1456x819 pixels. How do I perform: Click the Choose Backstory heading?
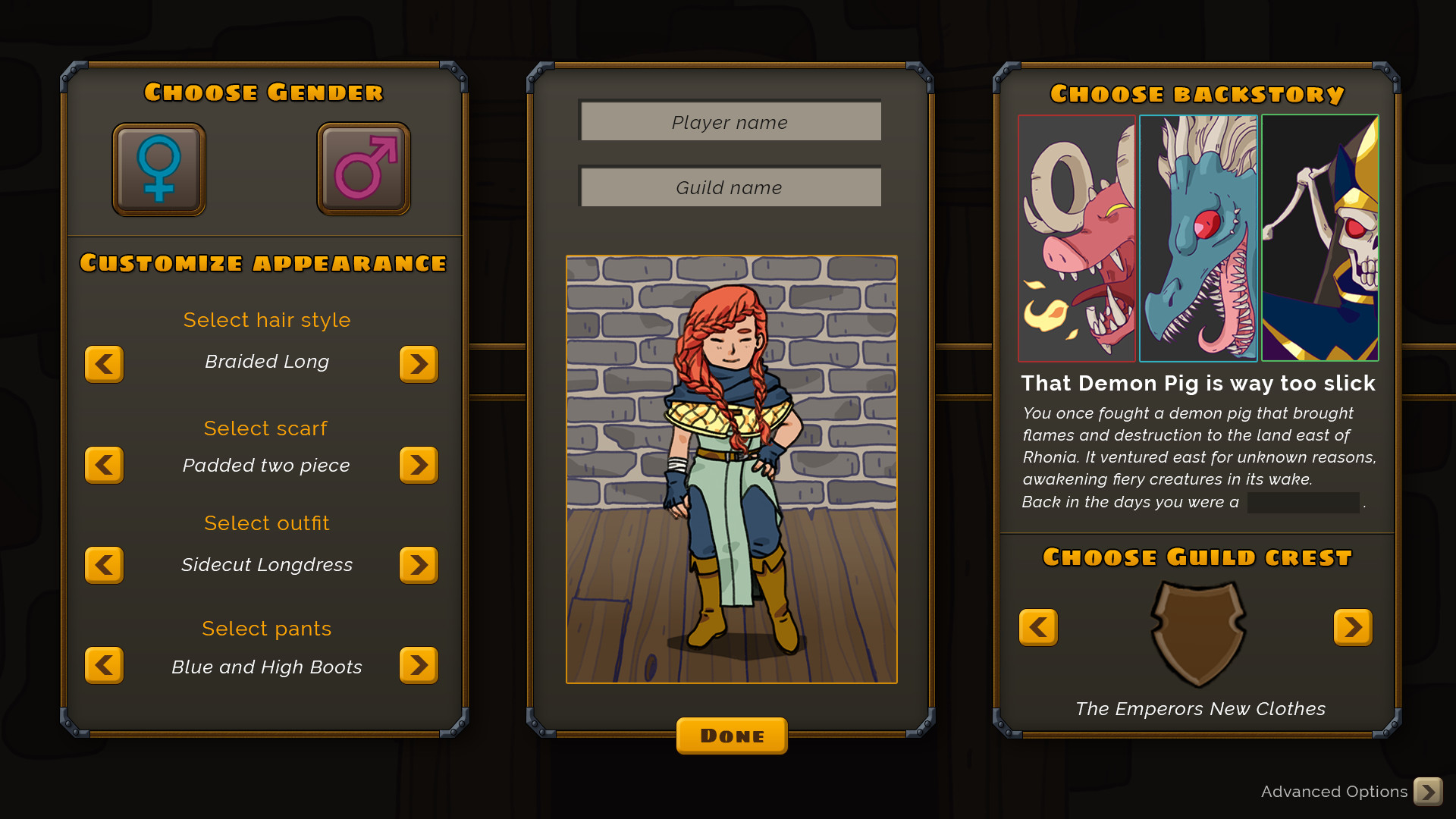(1197, 94)
